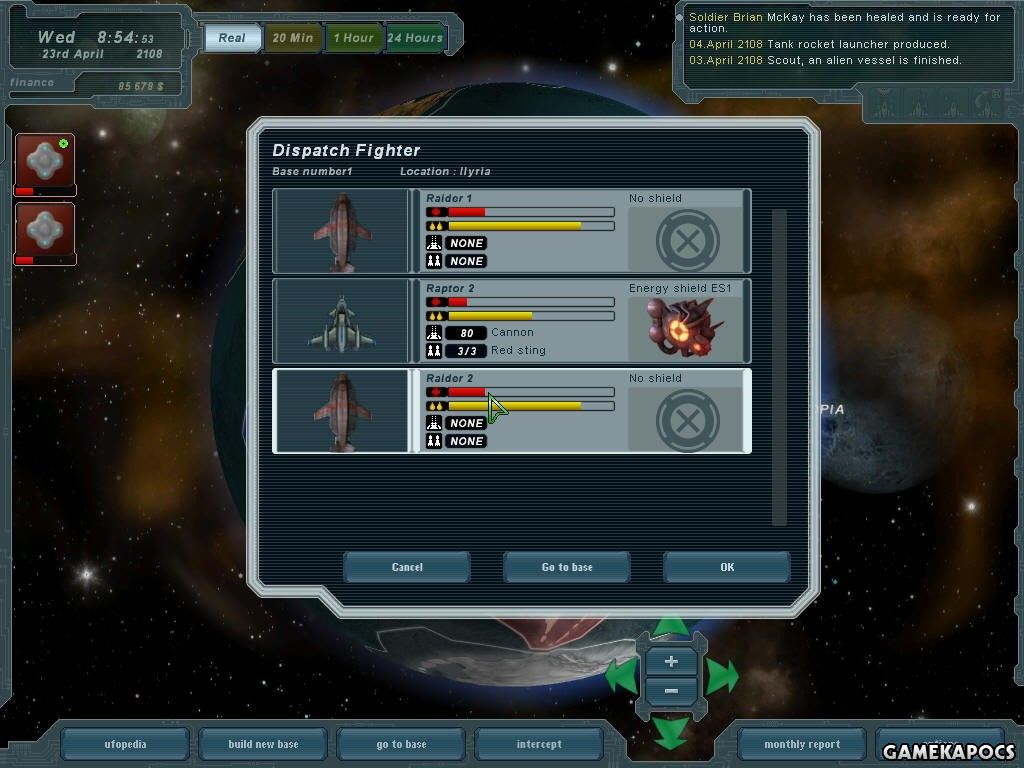Advance time at 24 Hours speed

click(x=414, y=38)
